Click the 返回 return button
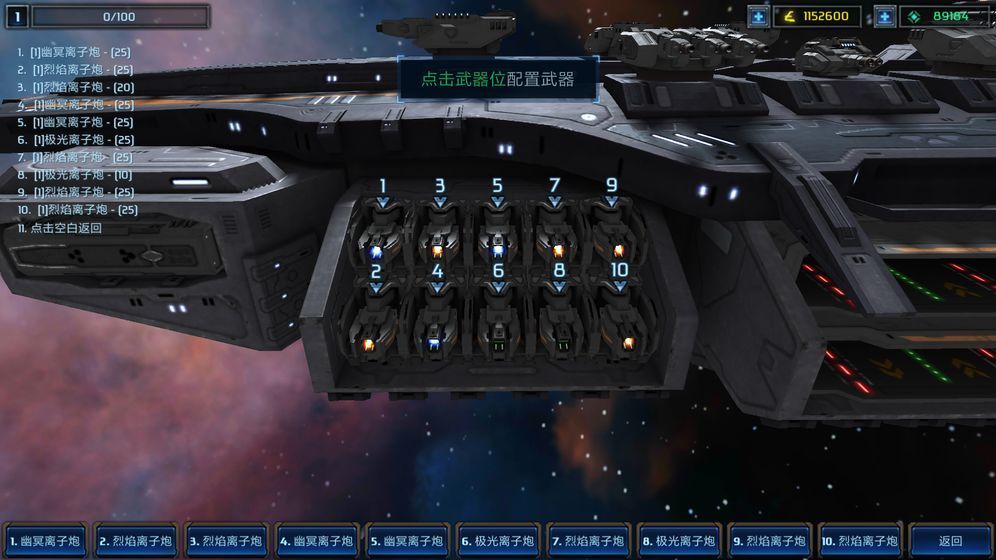The image size is (996, 560). tap(949, 541)
